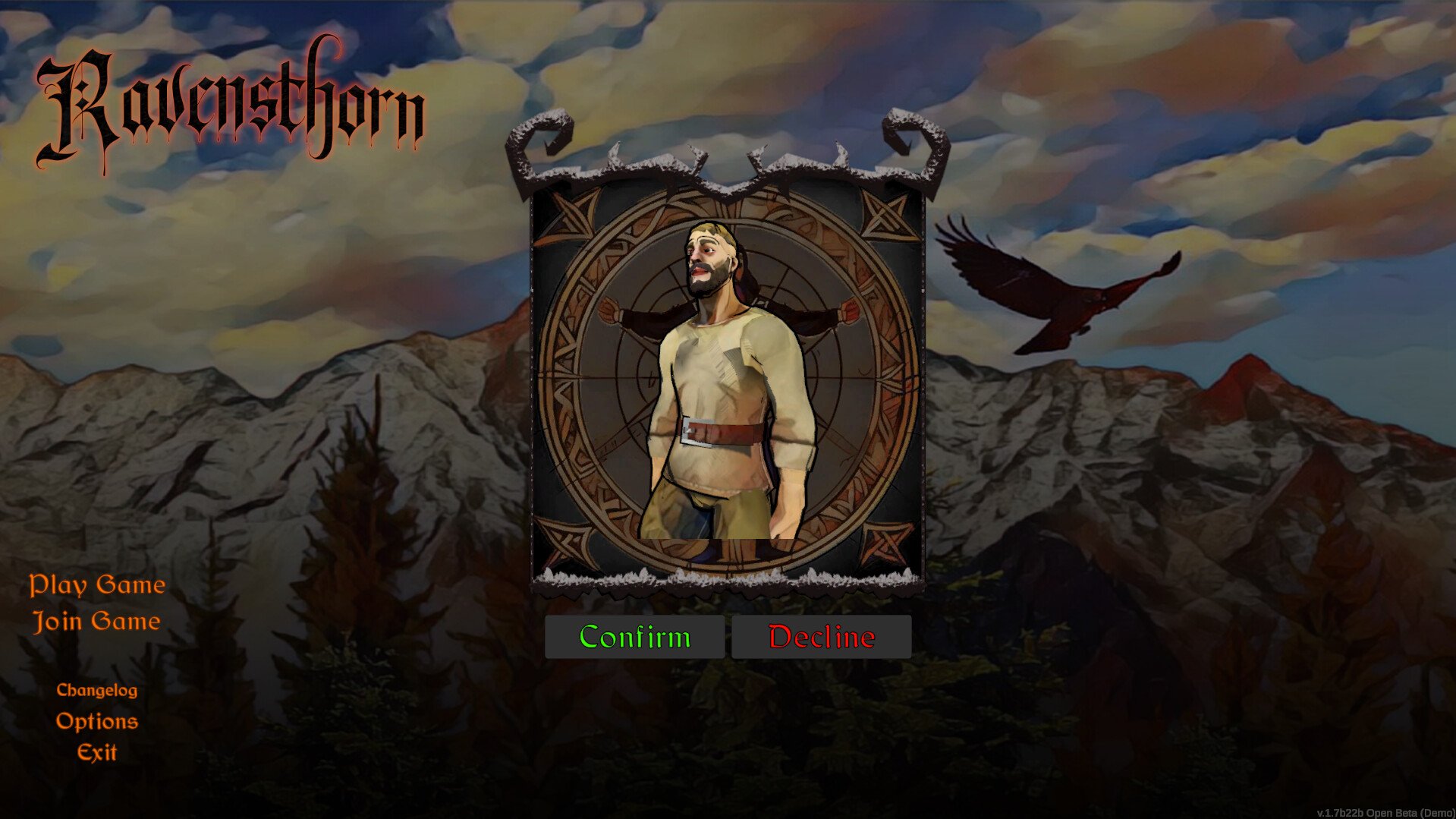
Task: Decline the character selection
Action: [x=821, y=637]
